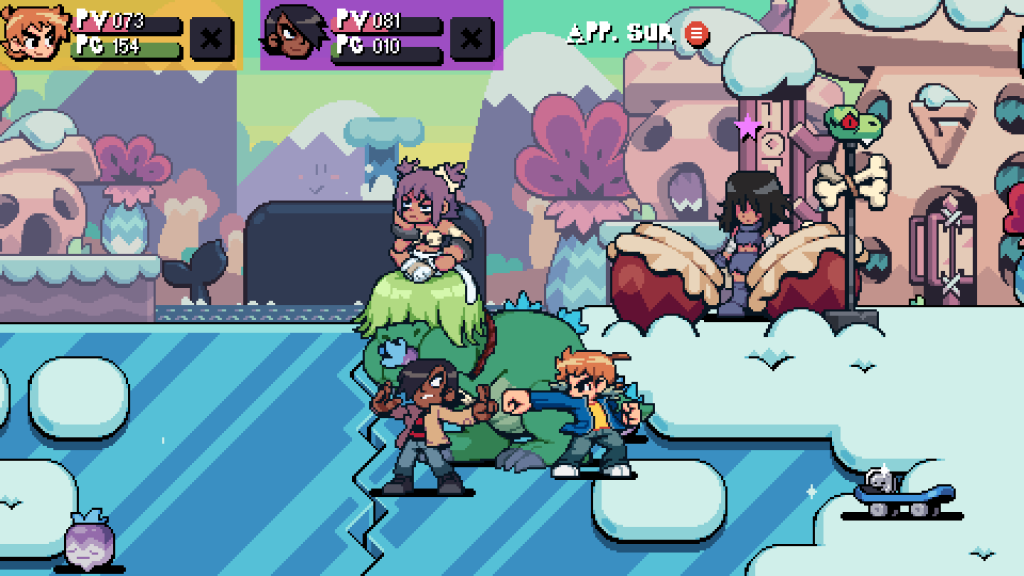Screen dimensions: 1024x576
Task: Click the dark-haired character portrait in the purple panel
Action: [x=295, y=35]
